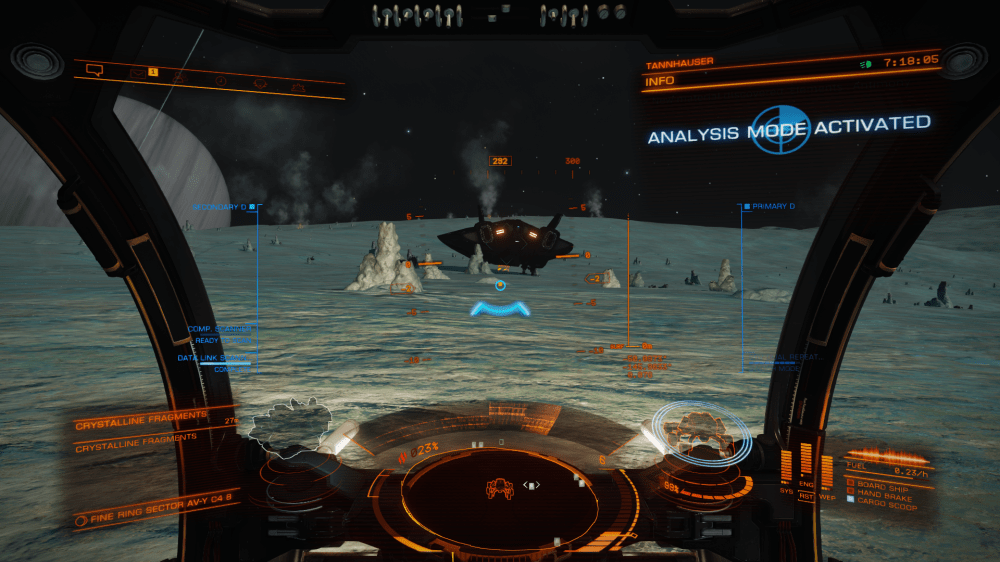The height and width of the screenshot is (562, 1000).
Task: Open the chat speech bubble tab
Action: [x=95, y=70]
